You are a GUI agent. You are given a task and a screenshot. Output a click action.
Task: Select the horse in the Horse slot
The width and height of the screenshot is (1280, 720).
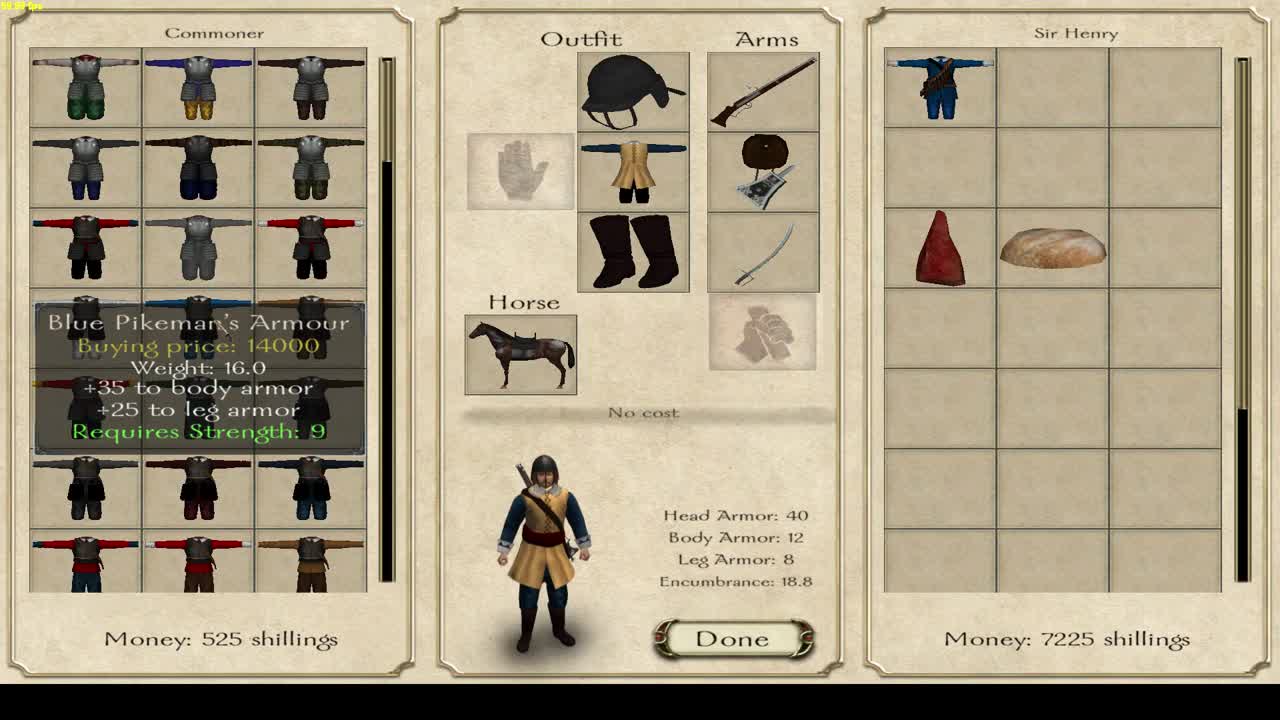pyautogui.click(x=520, y=355)
